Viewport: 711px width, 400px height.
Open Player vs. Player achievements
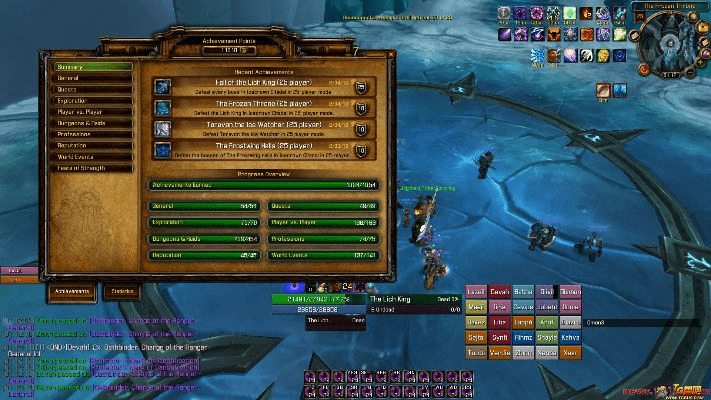pos(92,112)
